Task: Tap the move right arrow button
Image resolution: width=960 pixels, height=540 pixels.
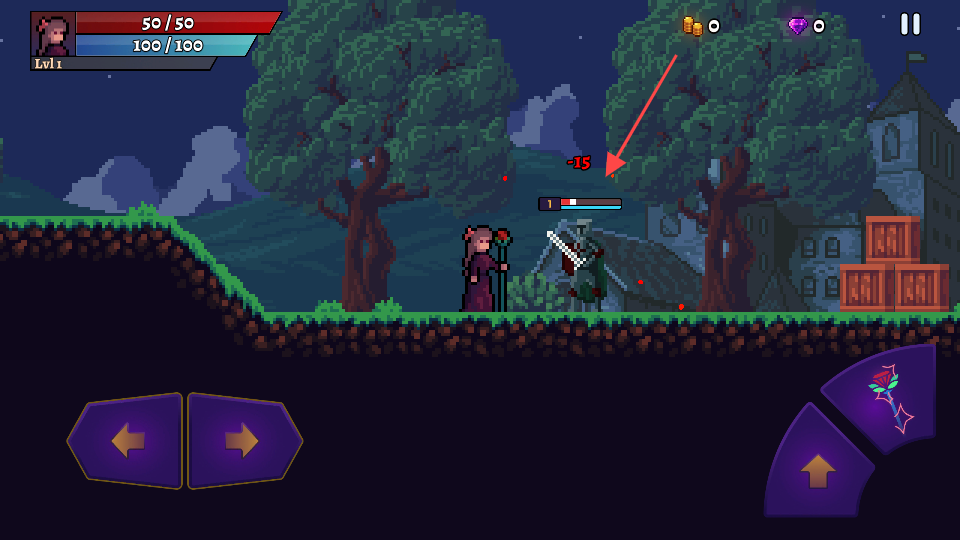Action: [x=243, y=441]
